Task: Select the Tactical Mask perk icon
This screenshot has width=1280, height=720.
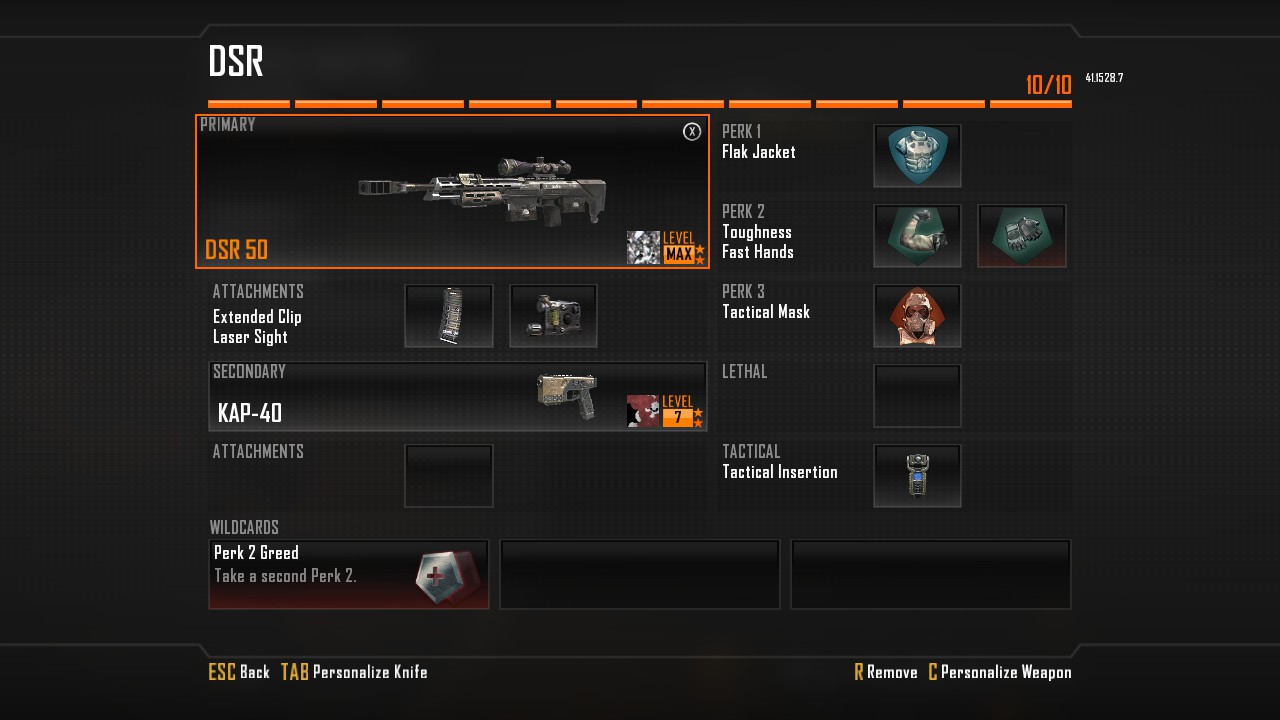Action: click(917, 316)
